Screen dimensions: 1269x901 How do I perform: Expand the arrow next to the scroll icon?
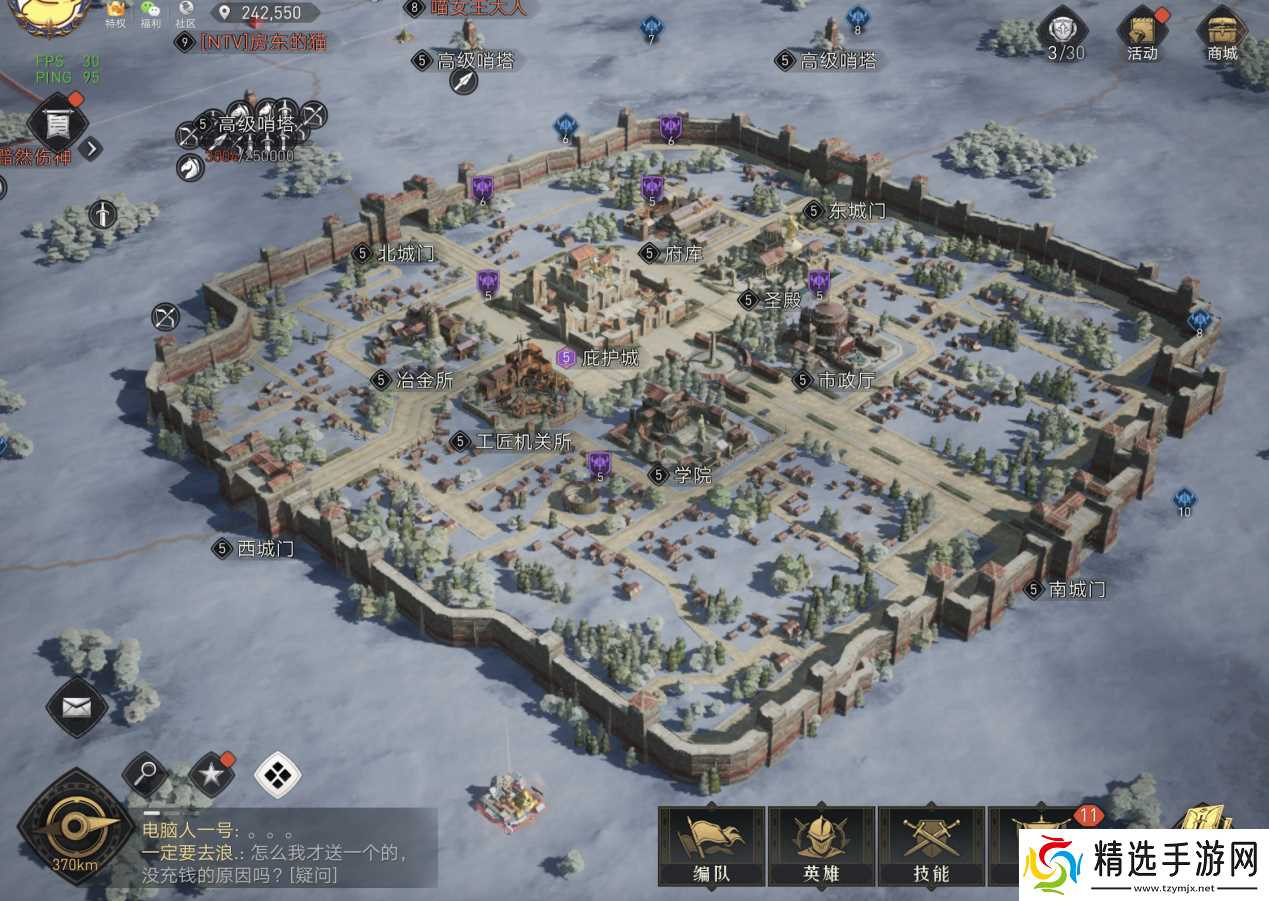pos(91,149)
